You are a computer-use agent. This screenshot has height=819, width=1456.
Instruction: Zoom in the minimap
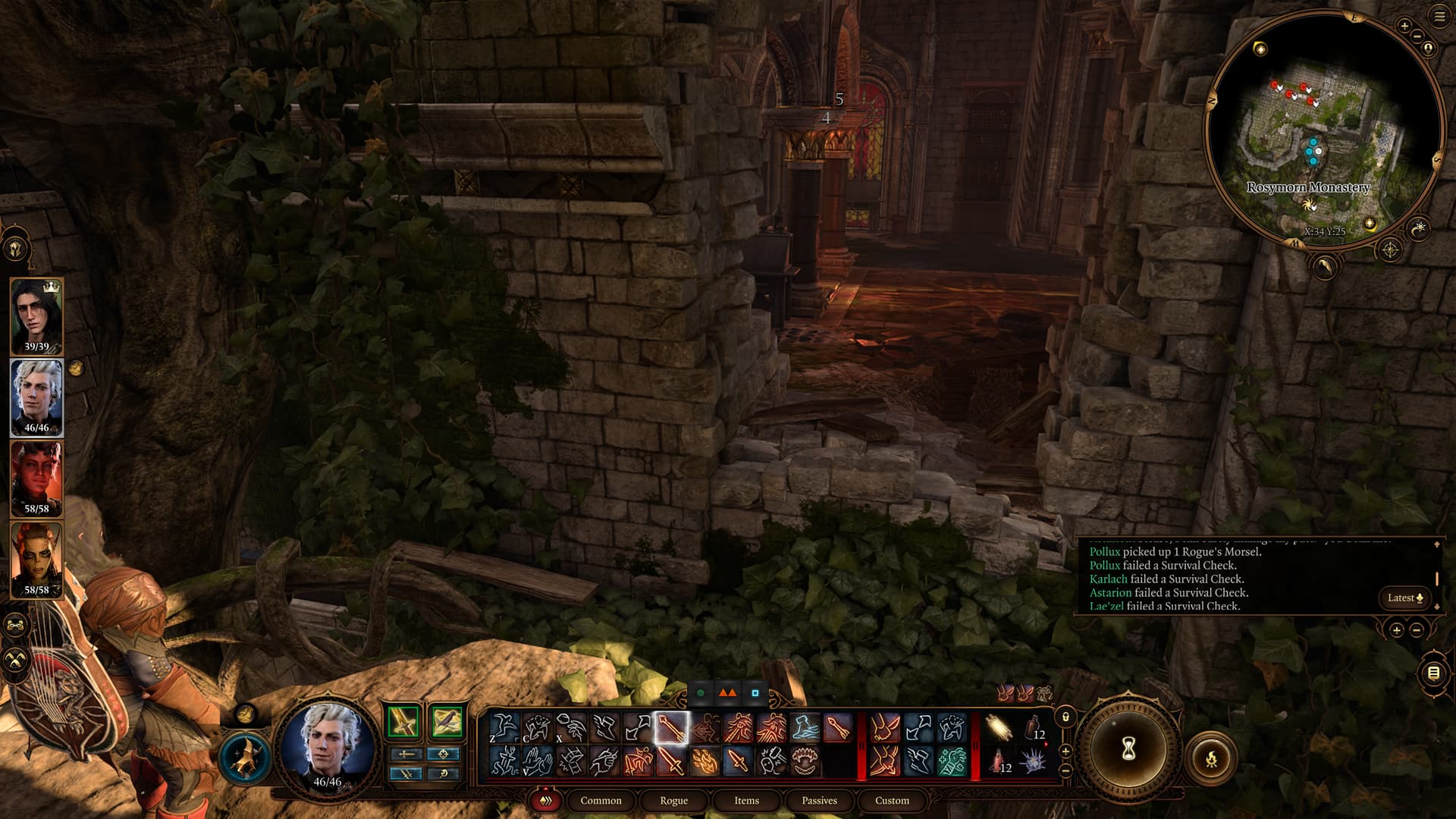(1404, 27)
